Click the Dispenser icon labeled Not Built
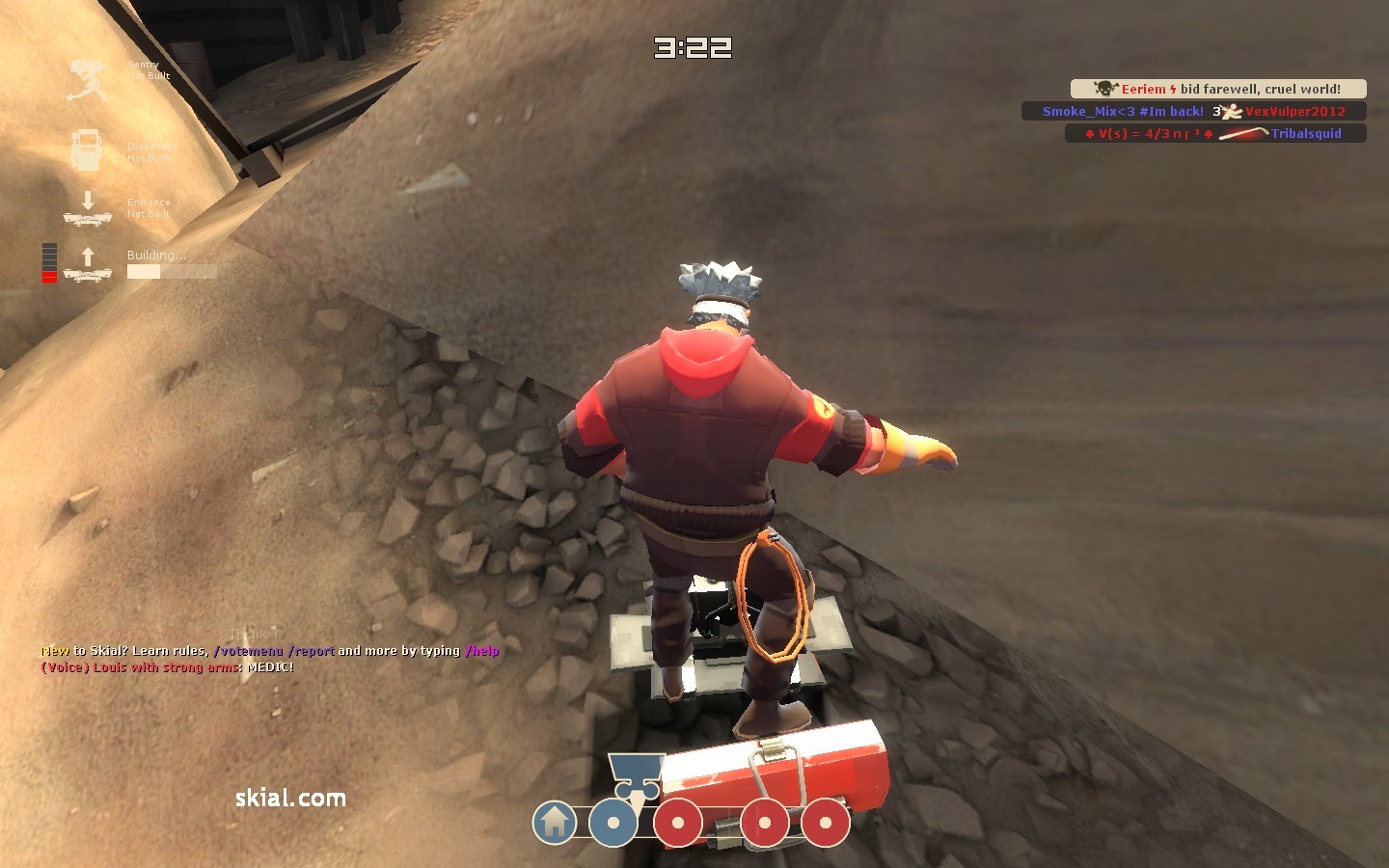This screenshot has height=868, width=1389. coord(89,149)
